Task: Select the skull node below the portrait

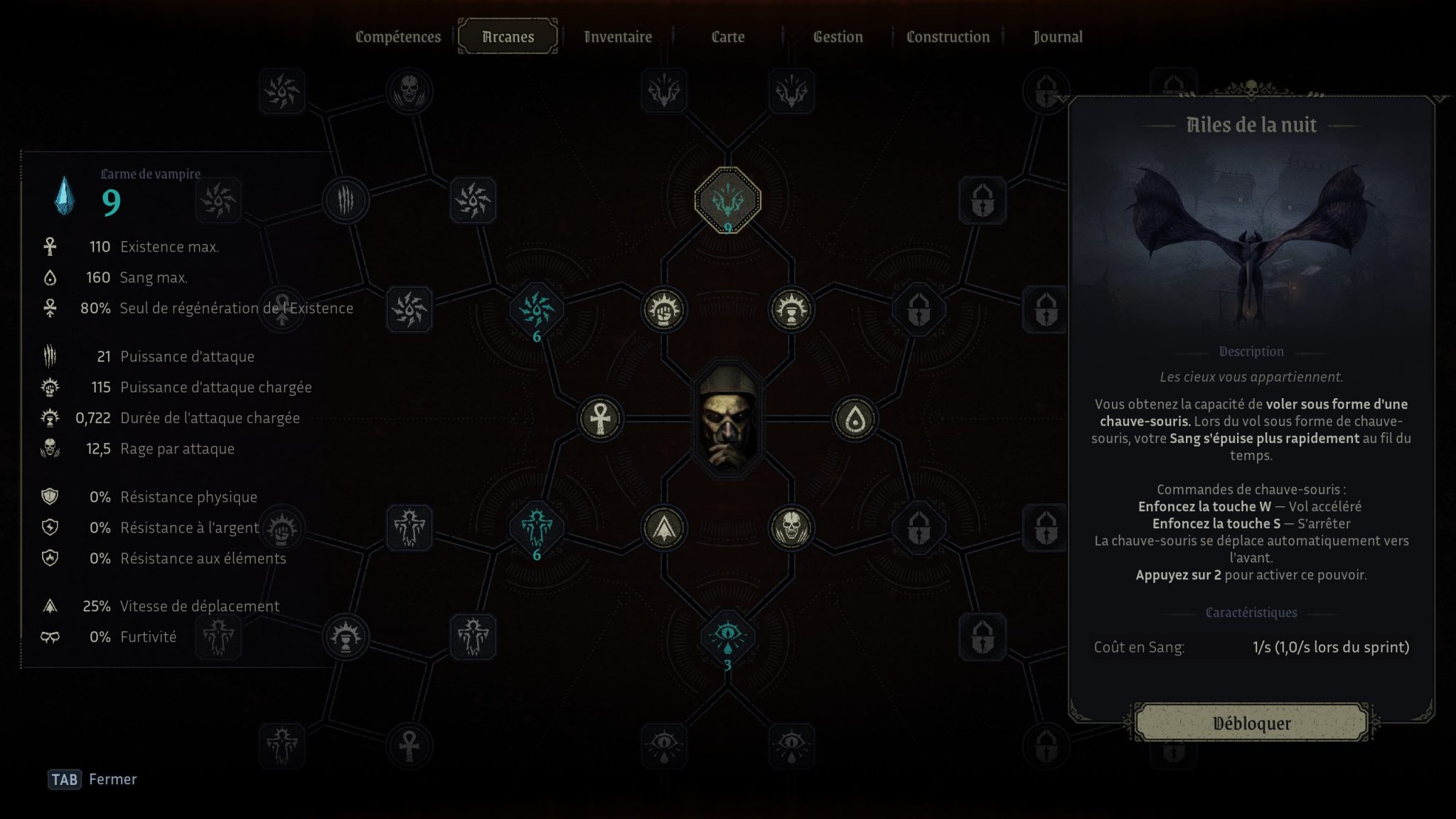Action: pyautogui.click(x=791, y=528)
